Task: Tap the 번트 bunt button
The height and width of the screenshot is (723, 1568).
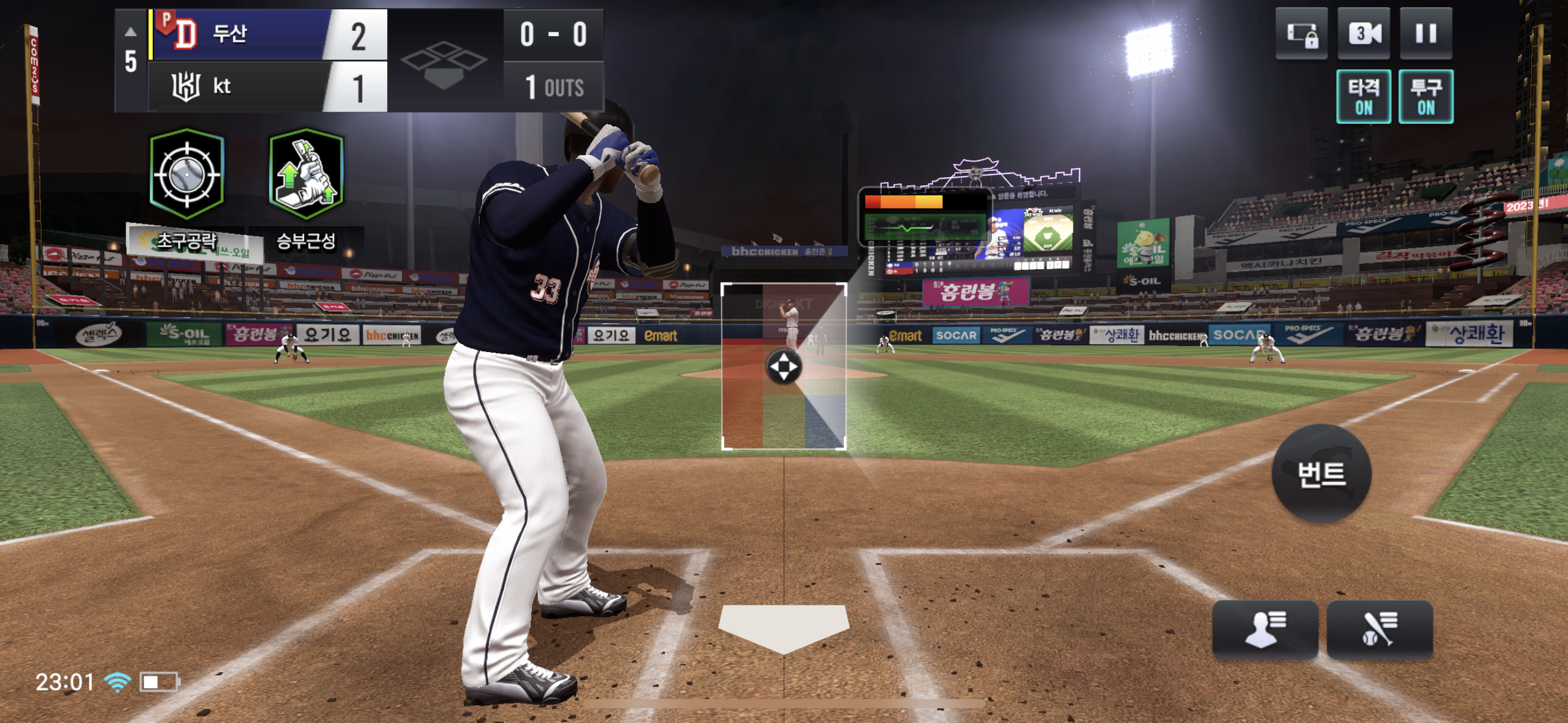Action: (x=1321, y=473)
